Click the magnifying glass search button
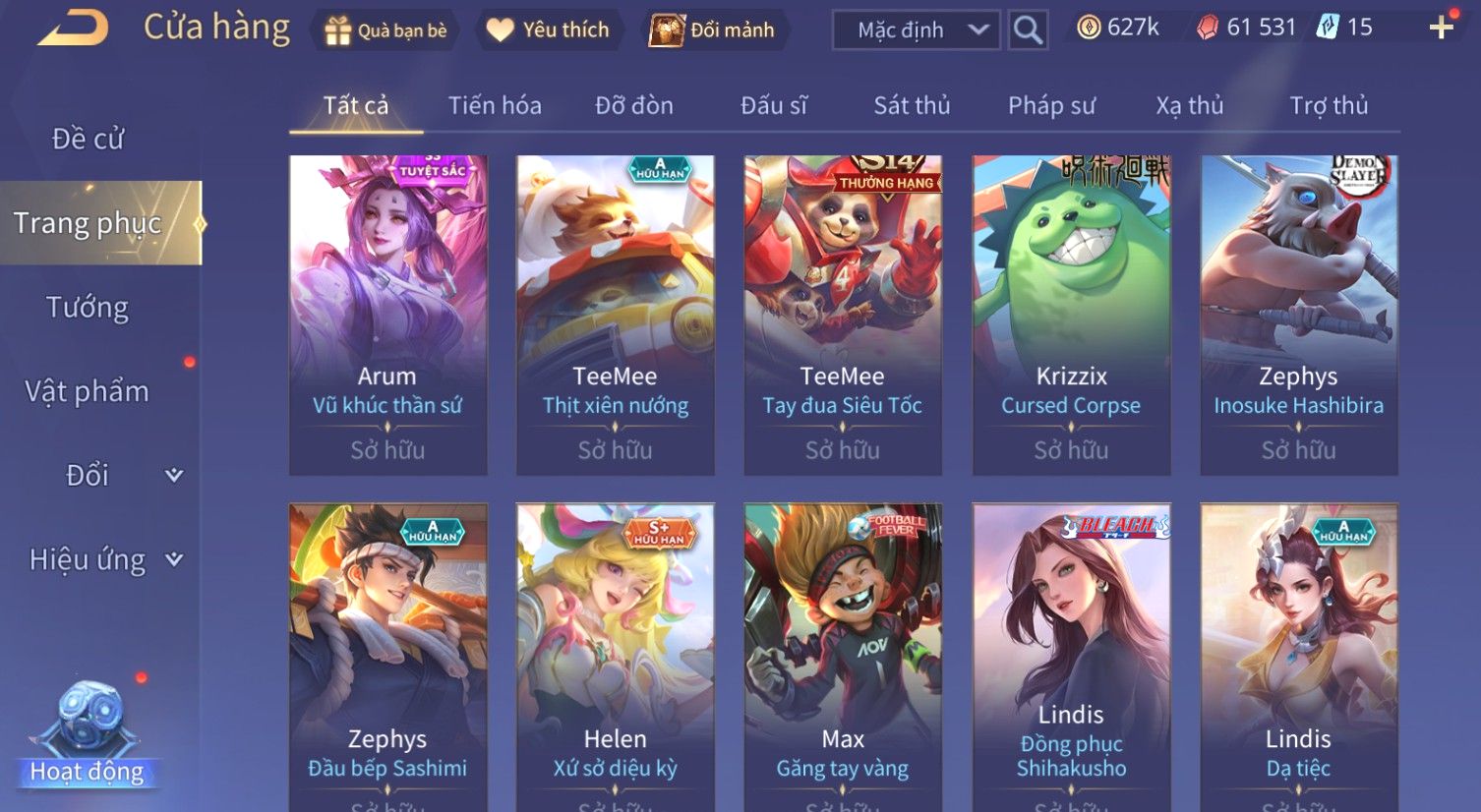 (x=1028, y=30)
